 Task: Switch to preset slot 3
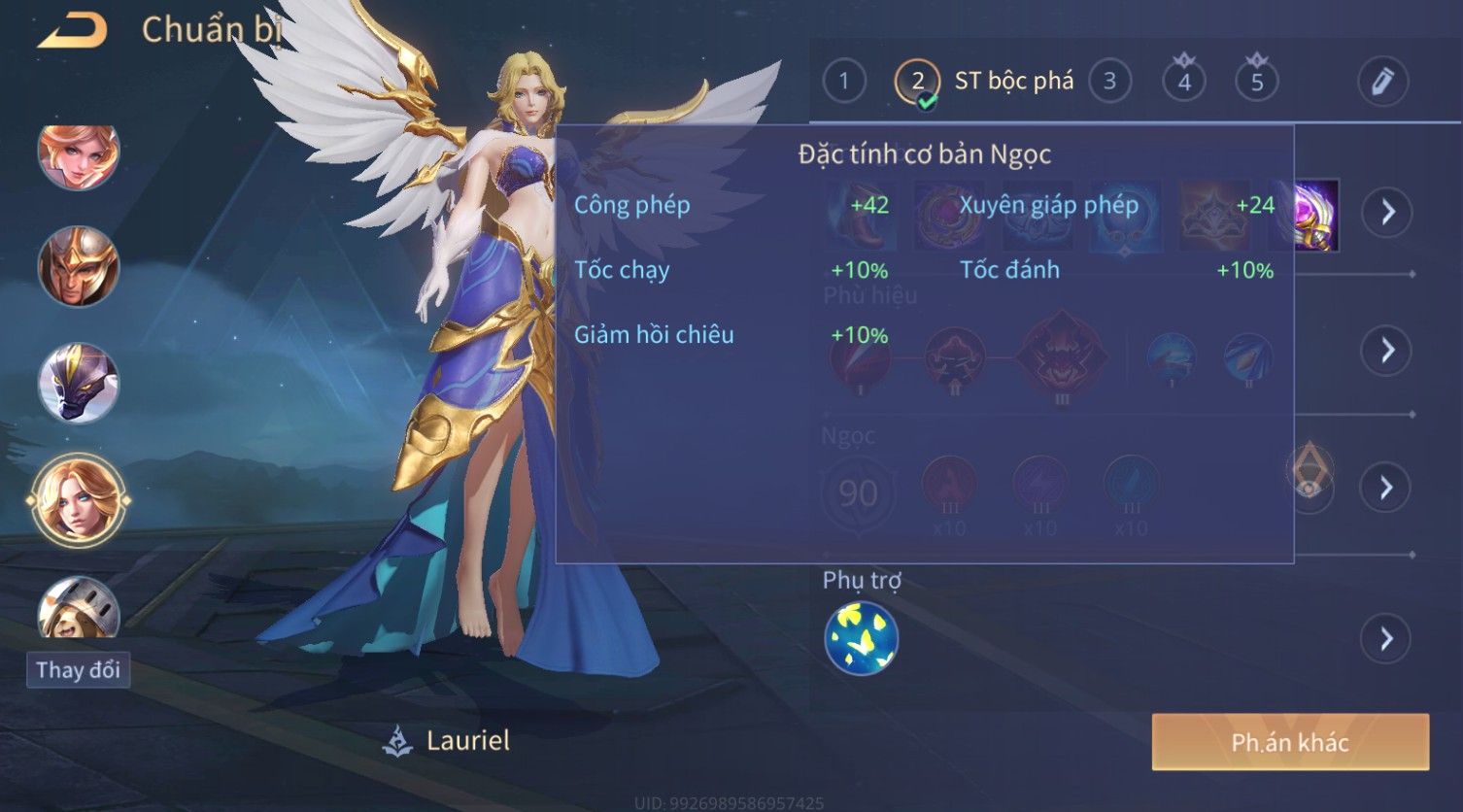click(x=1109, y=82)
